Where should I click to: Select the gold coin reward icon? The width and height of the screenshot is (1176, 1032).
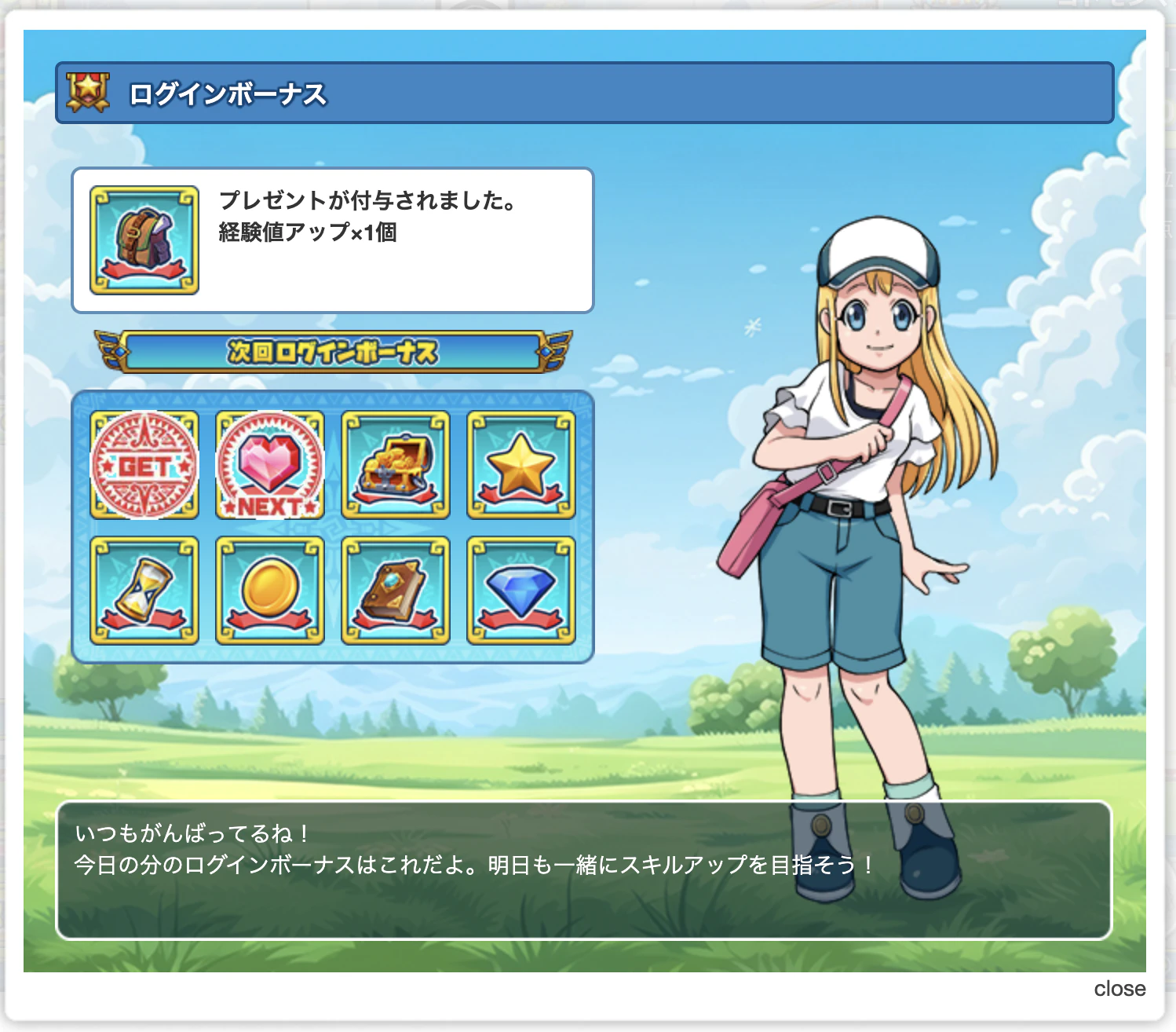[x=270, y=591]
